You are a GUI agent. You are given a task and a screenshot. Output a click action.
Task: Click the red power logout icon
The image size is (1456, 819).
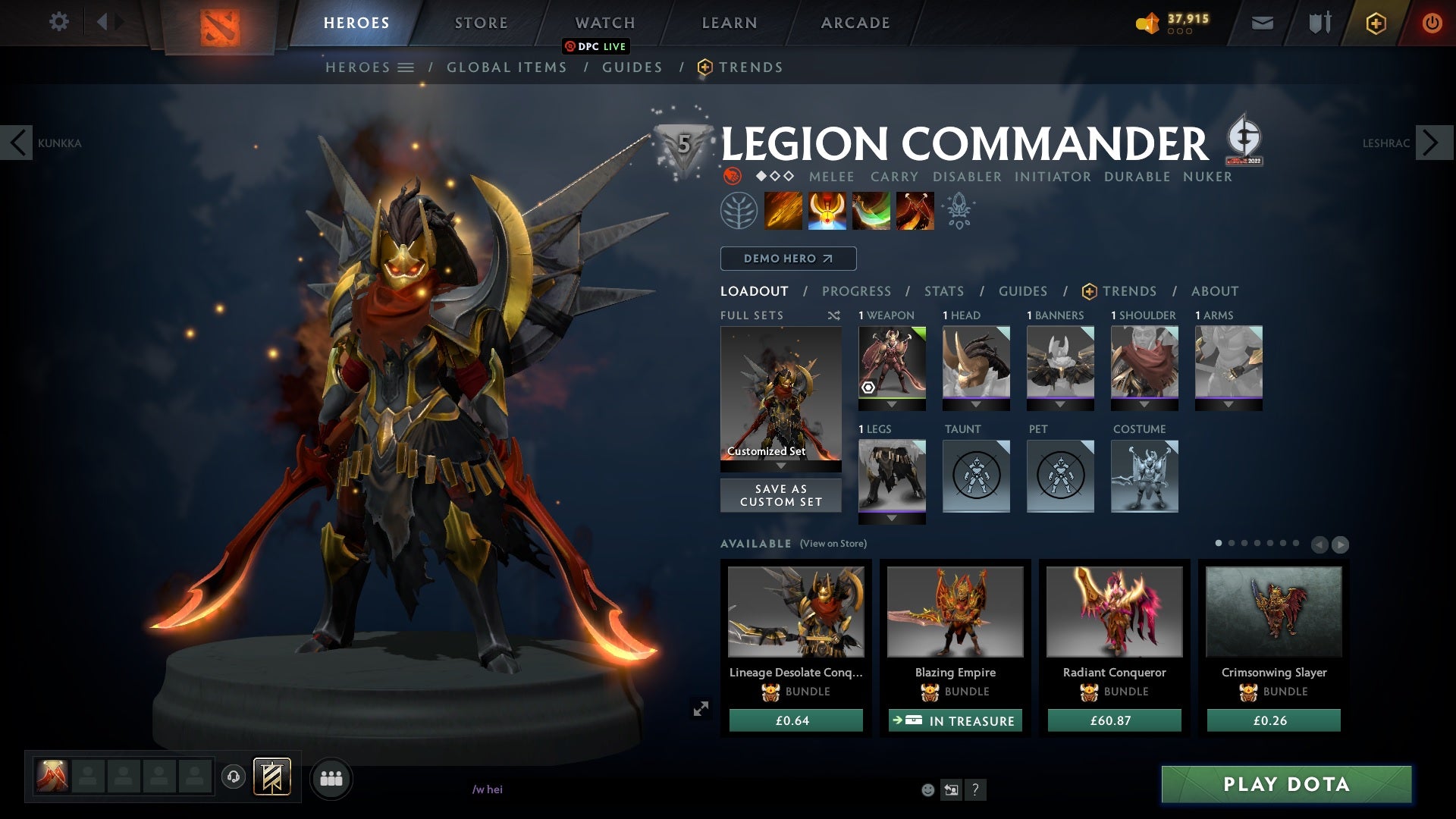(x=1432, y=23)
